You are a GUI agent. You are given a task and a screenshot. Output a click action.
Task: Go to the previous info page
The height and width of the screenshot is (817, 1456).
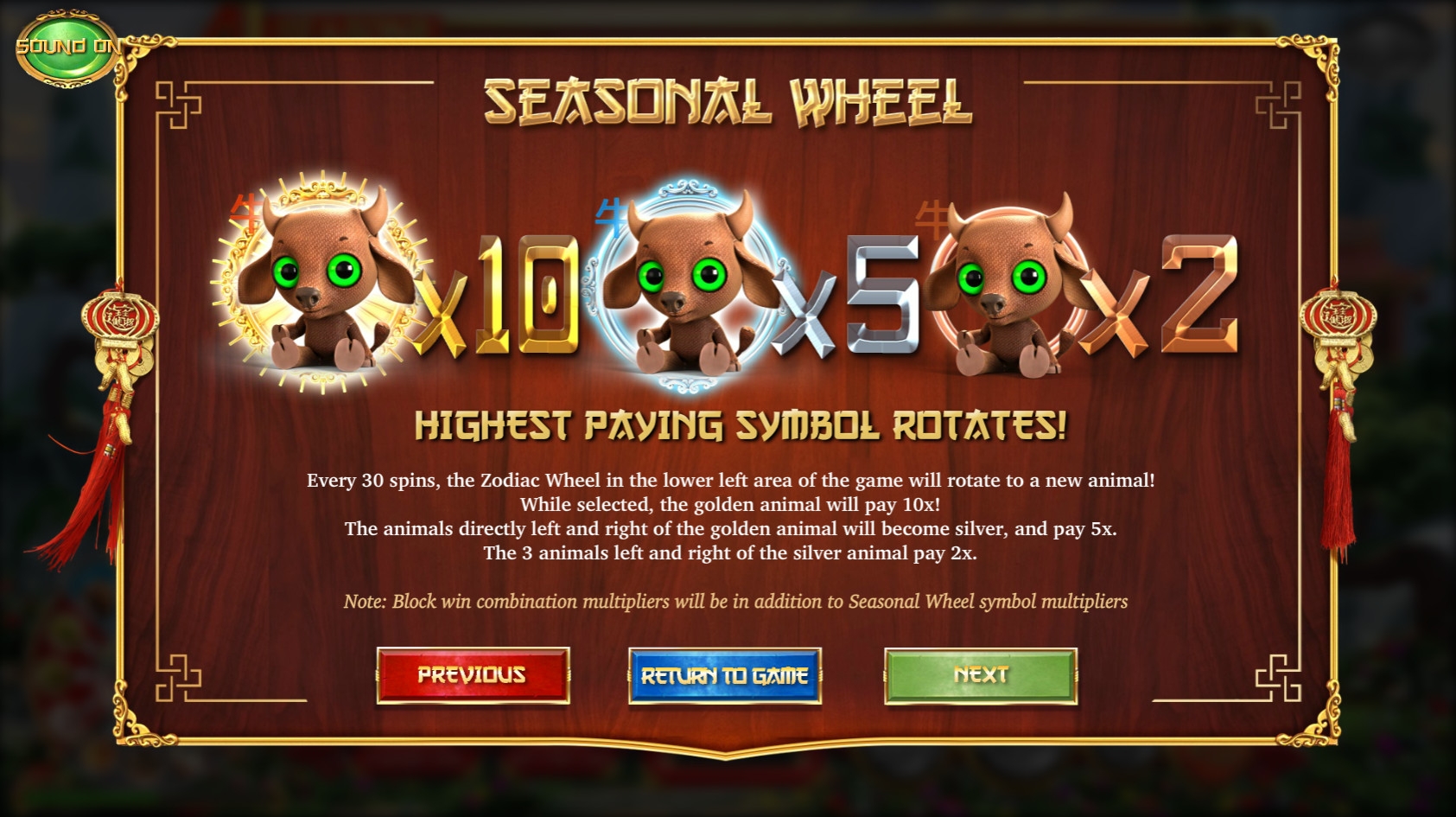473,675
